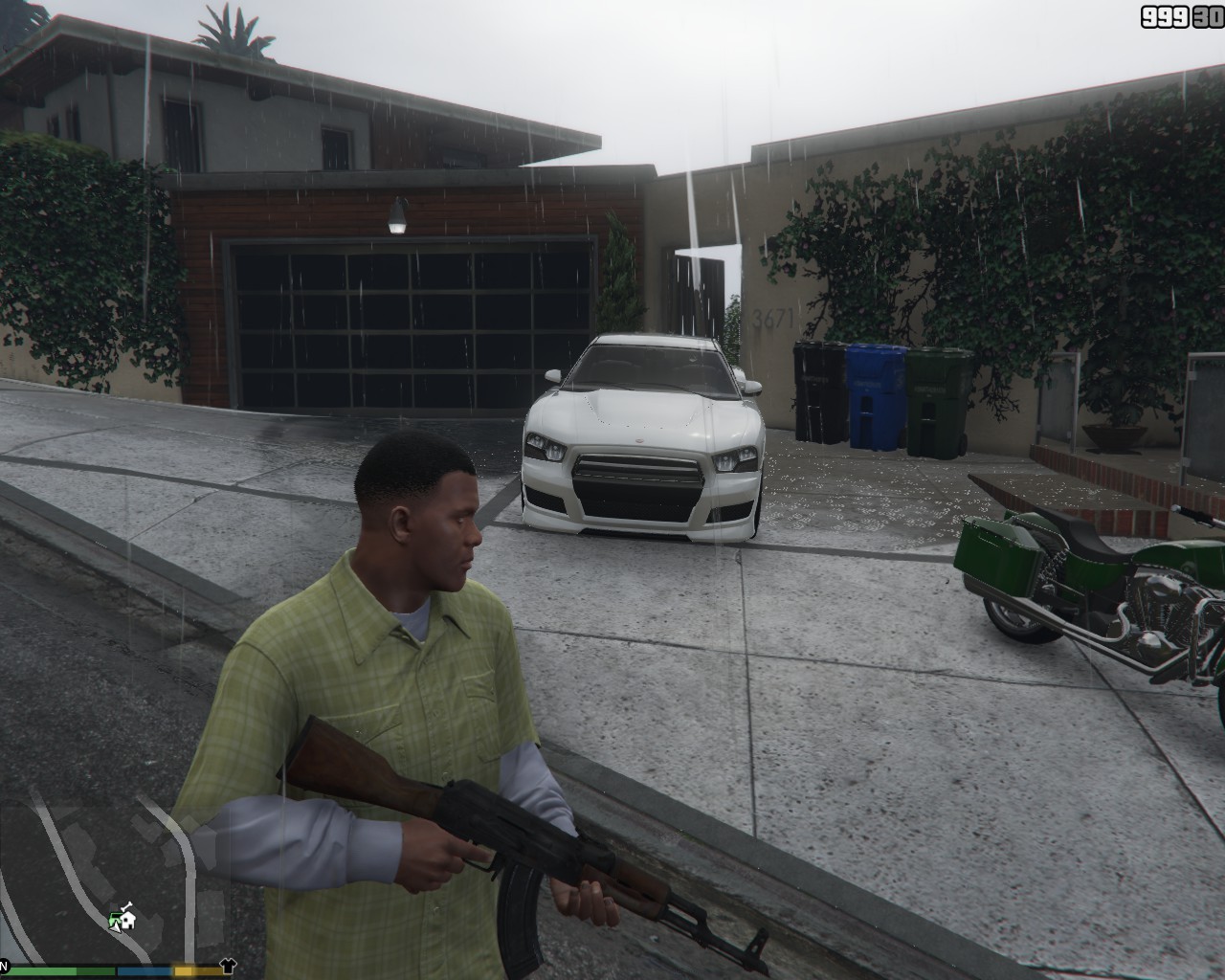Click the white player arrow on the minimap

tap(115, 928)
